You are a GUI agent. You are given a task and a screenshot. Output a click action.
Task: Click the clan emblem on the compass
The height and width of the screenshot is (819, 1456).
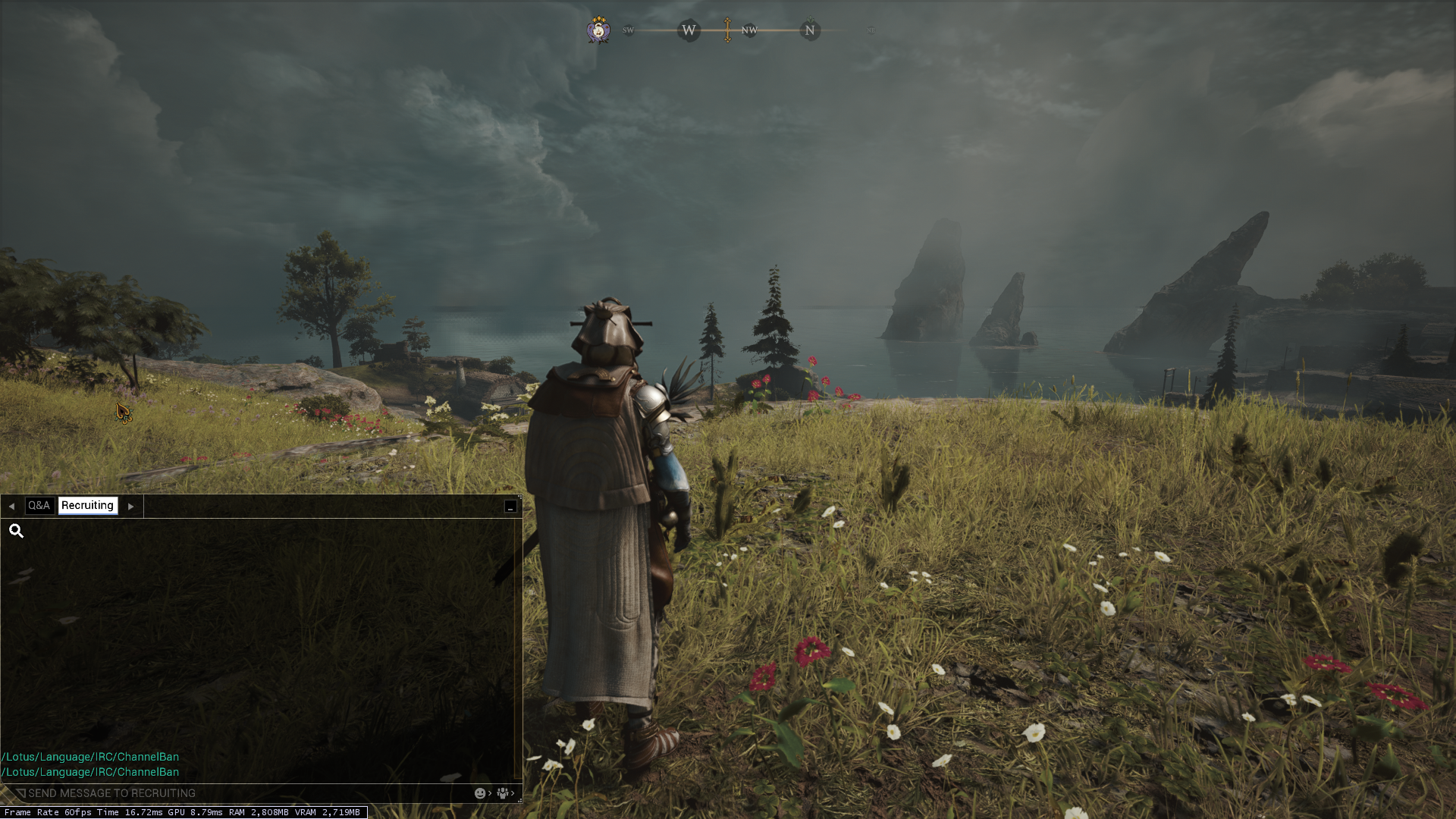[598, 30]
